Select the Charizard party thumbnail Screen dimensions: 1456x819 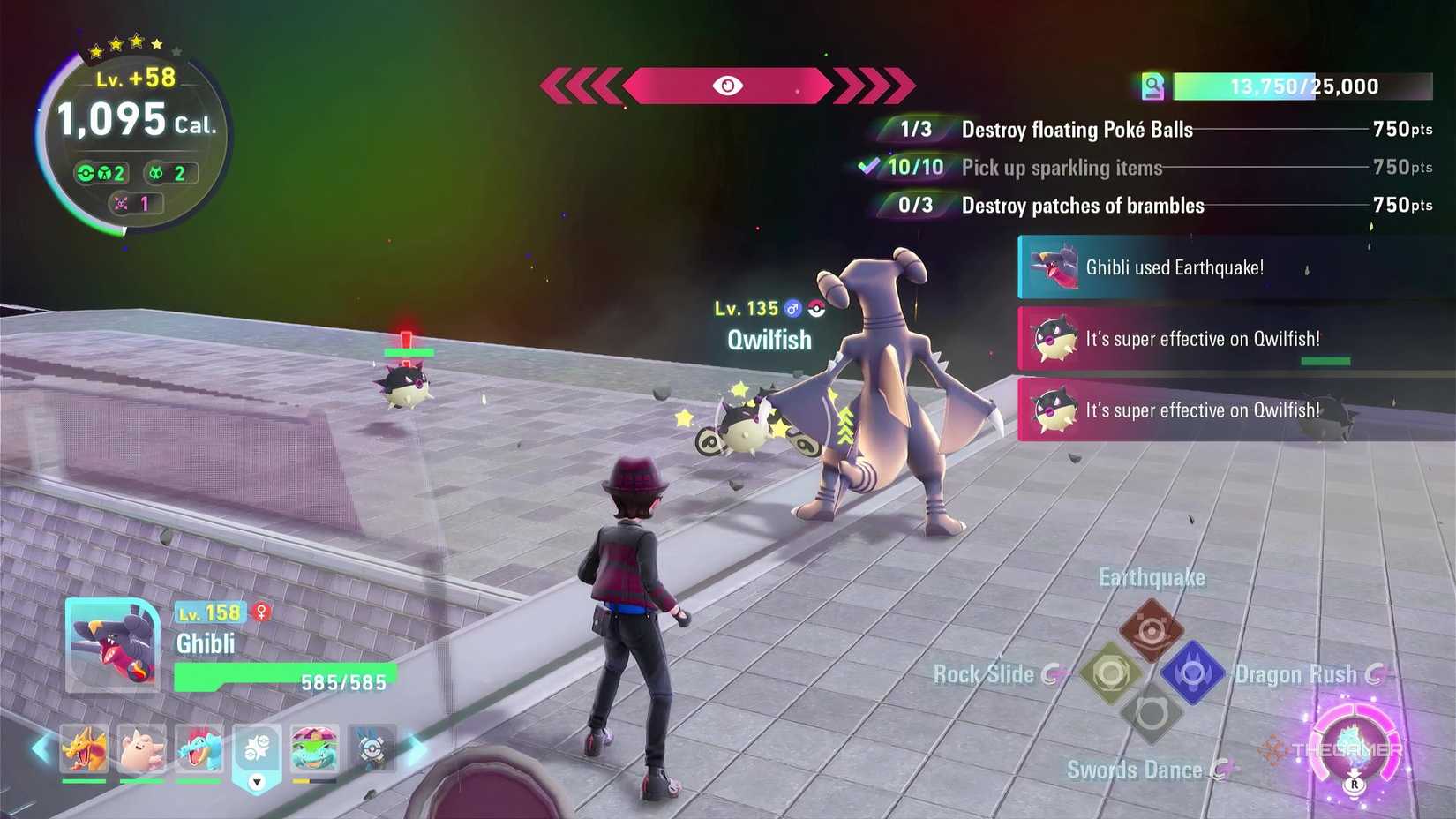click(x=84, y=748)
